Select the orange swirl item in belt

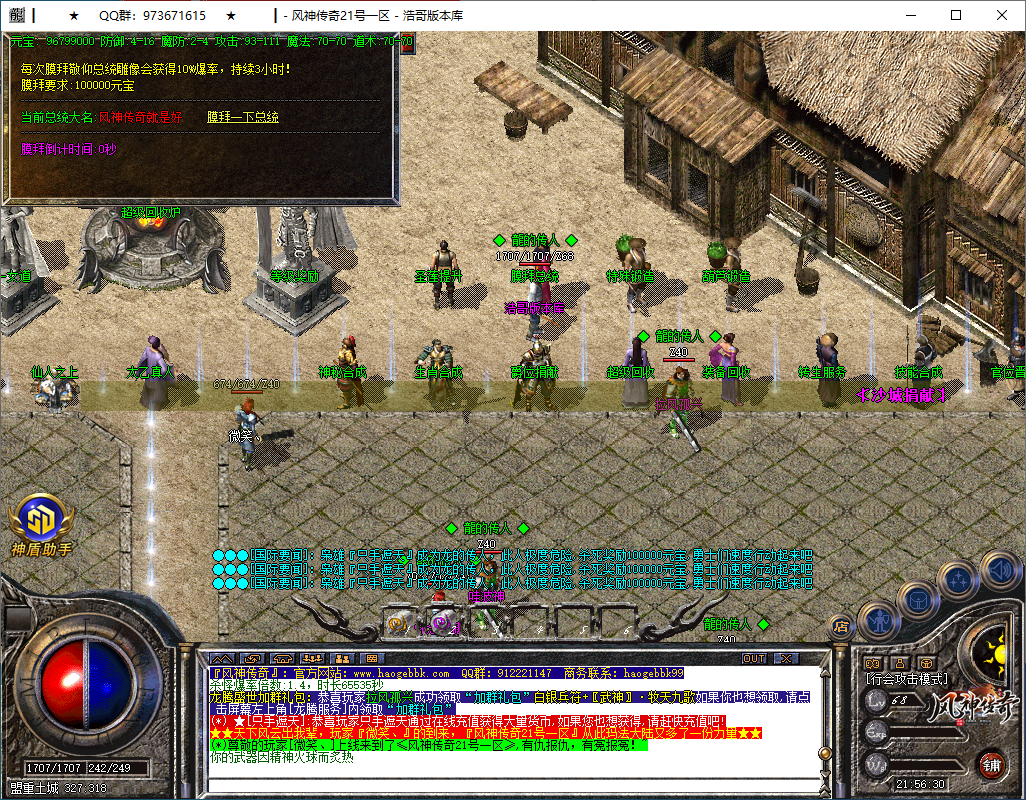coord(396,623)
